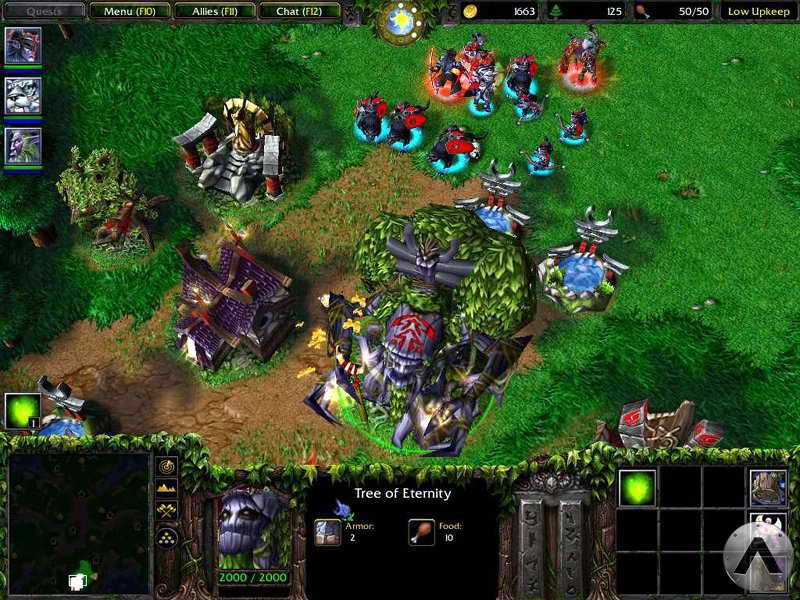Click the Tree of Eternity unit portrait
Viewport: 800px width, 600px height.
254,526
